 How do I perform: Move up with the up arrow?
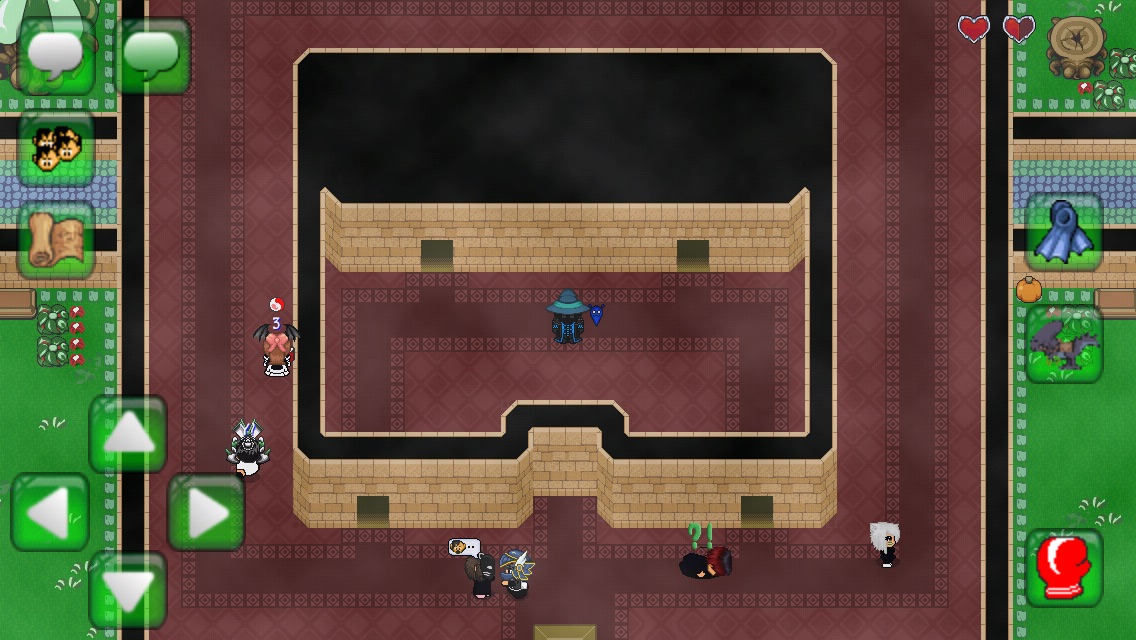[128, 434]
